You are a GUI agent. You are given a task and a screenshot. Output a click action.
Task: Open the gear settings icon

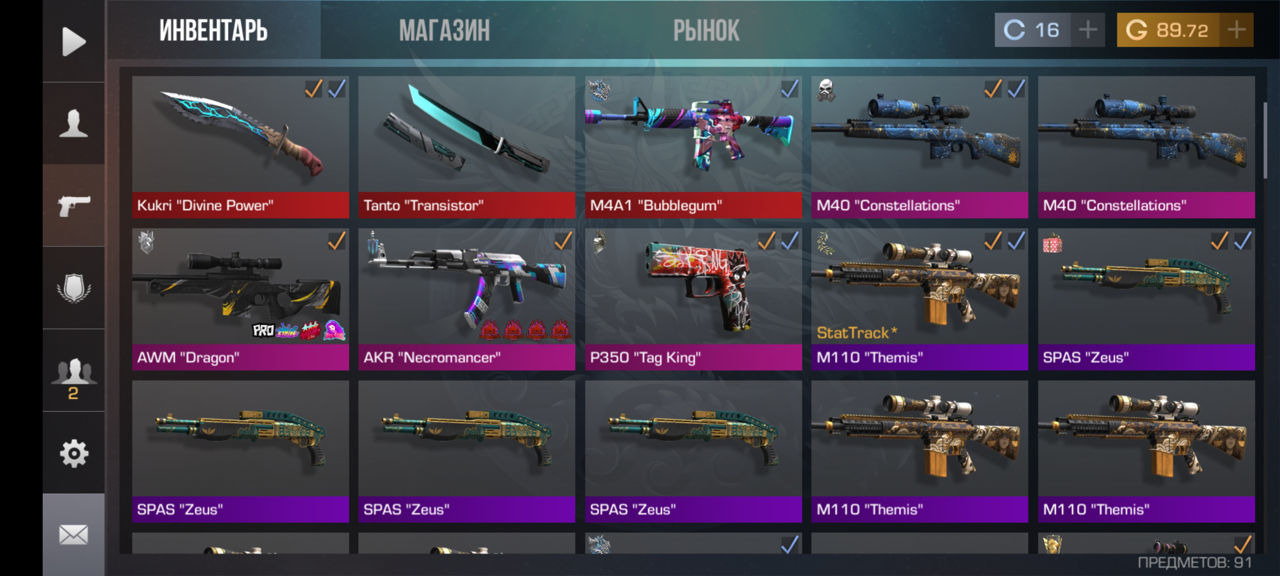pyautogui.click(x=74, y=454)
